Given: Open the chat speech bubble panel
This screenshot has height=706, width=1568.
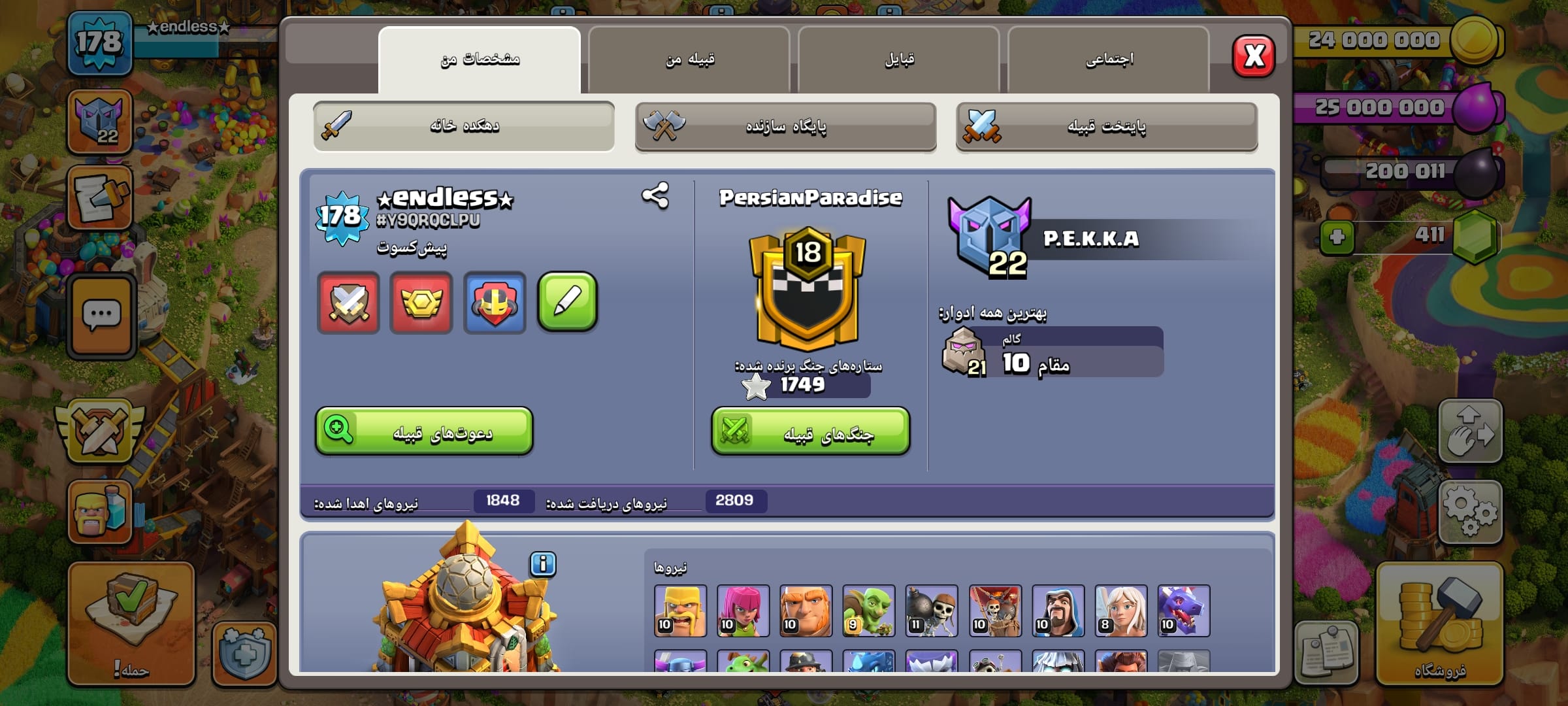Looking at the screenshot, I should pyautogui.click(x=101, y=316).
